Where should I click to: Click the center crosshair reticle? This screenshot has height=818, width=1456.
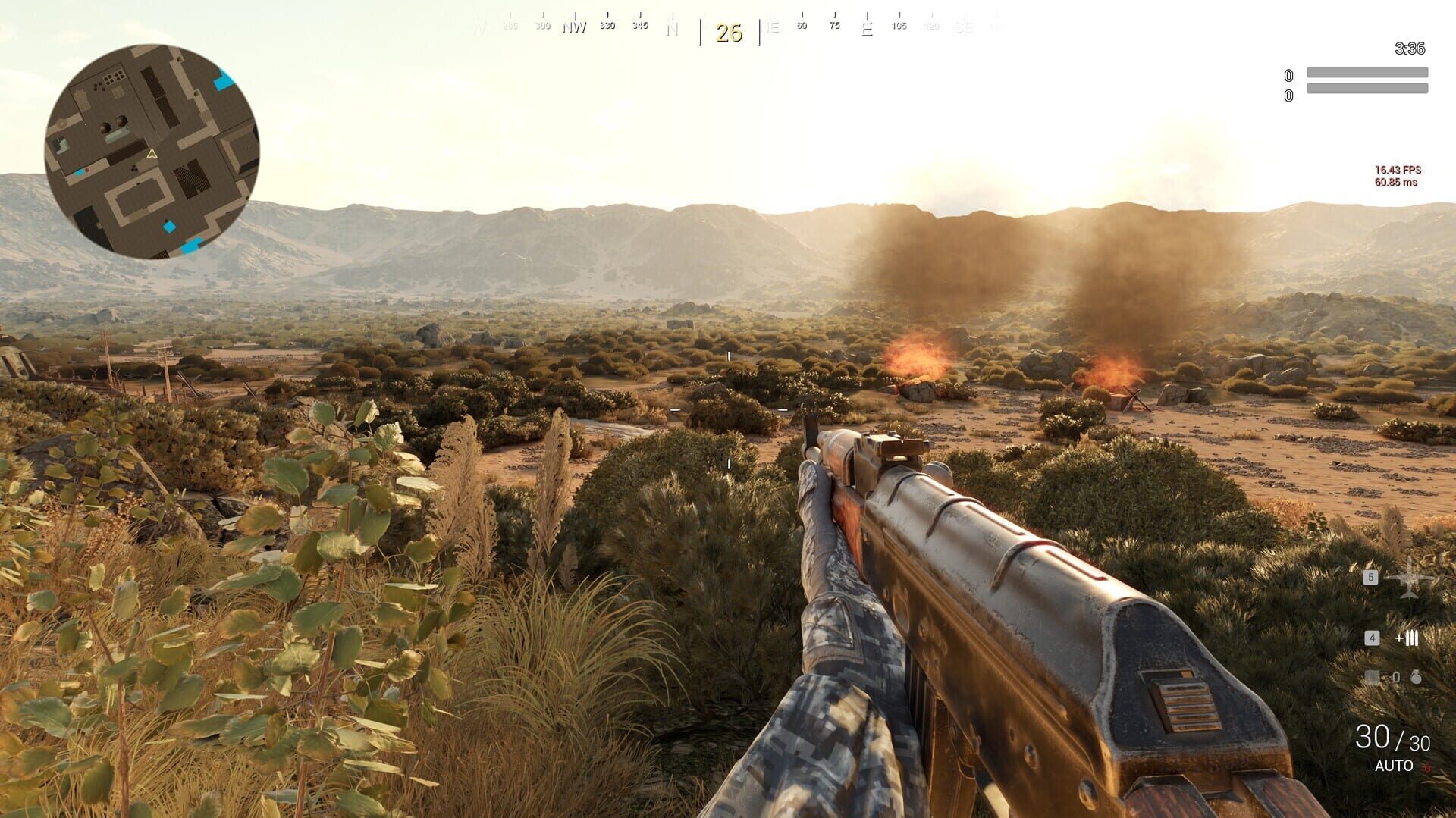click(728, 409)
